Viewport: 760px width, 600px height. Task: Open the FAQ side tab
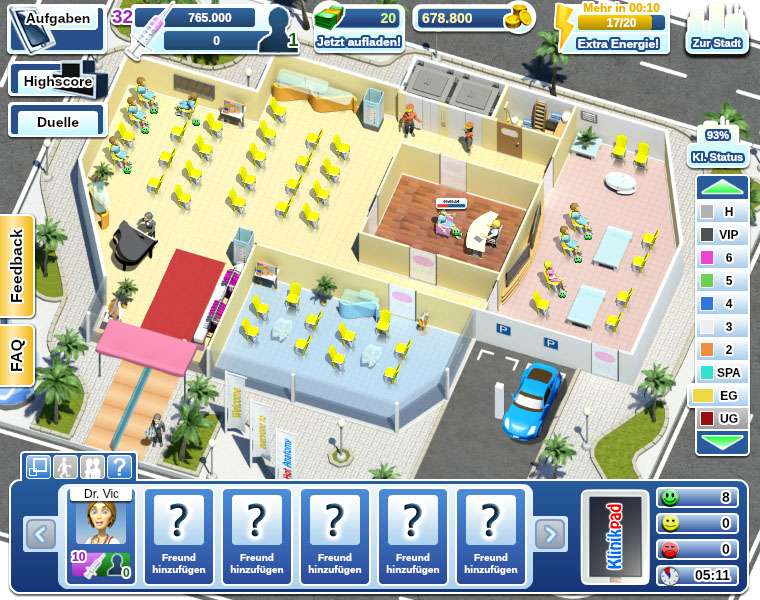point(17,355)
